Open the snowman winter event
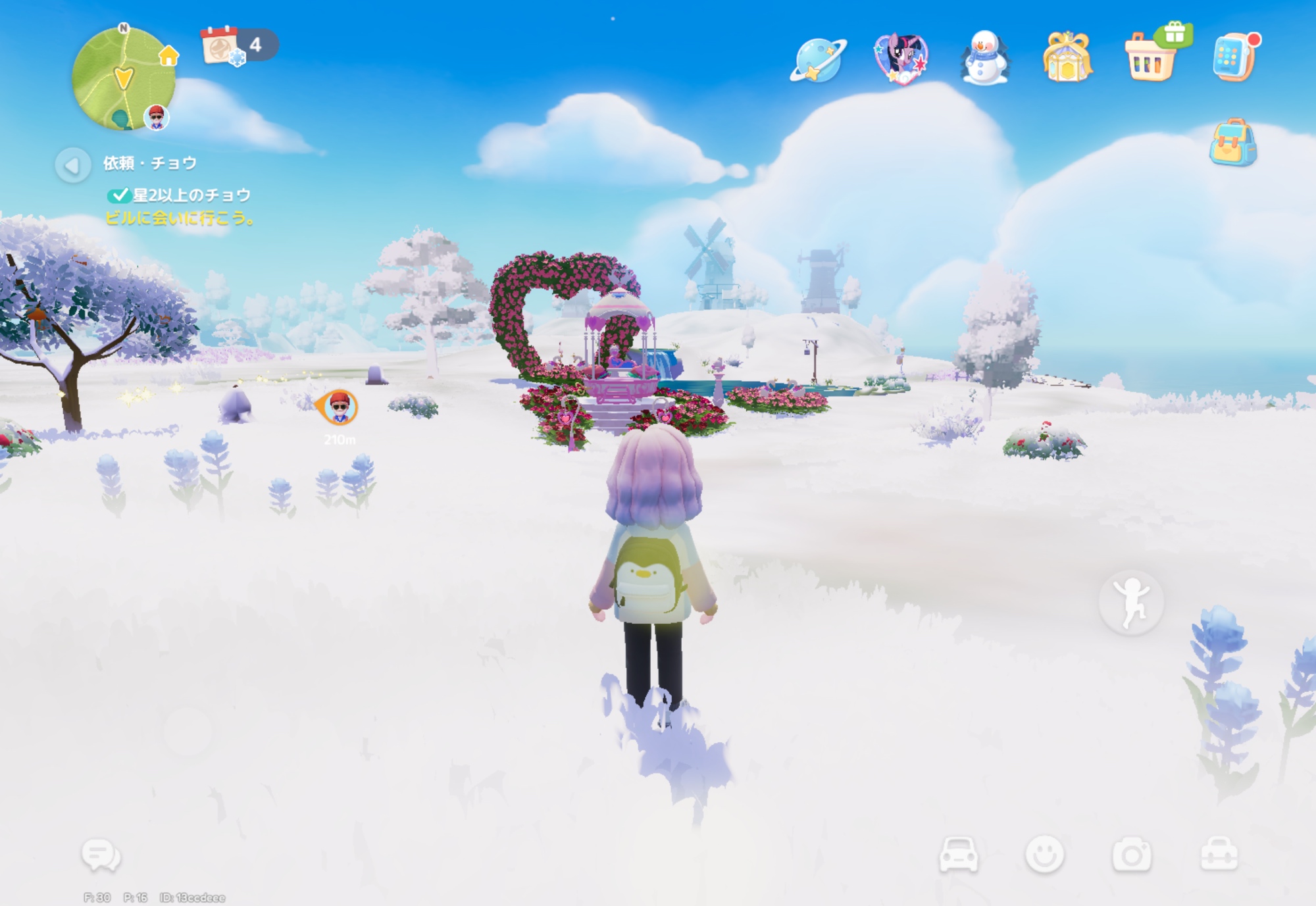The image size is (1316, 906). point(984,59)
